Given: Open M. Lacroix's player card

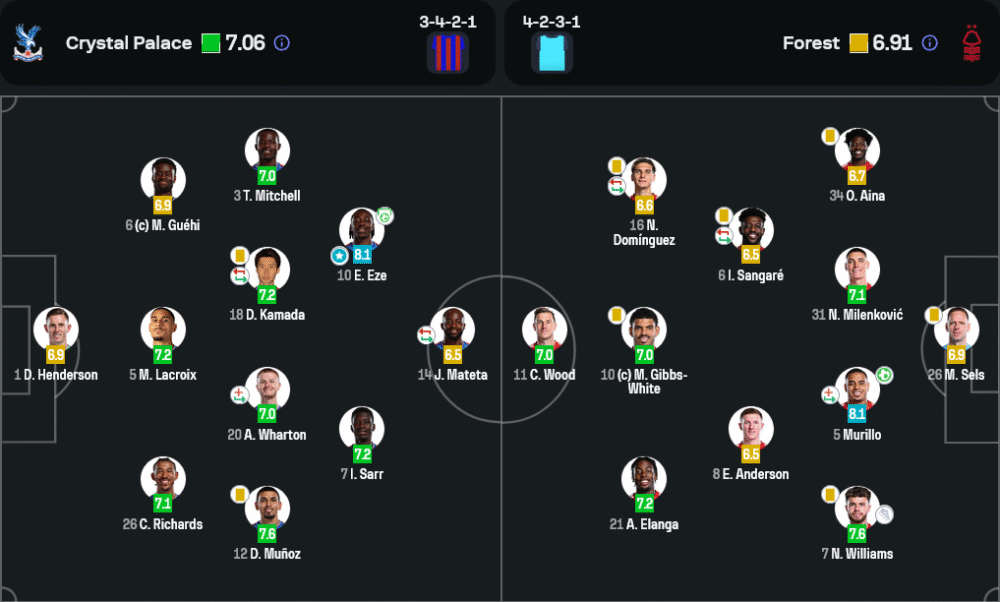Looking at the screenshot, I should pos(163,330).
